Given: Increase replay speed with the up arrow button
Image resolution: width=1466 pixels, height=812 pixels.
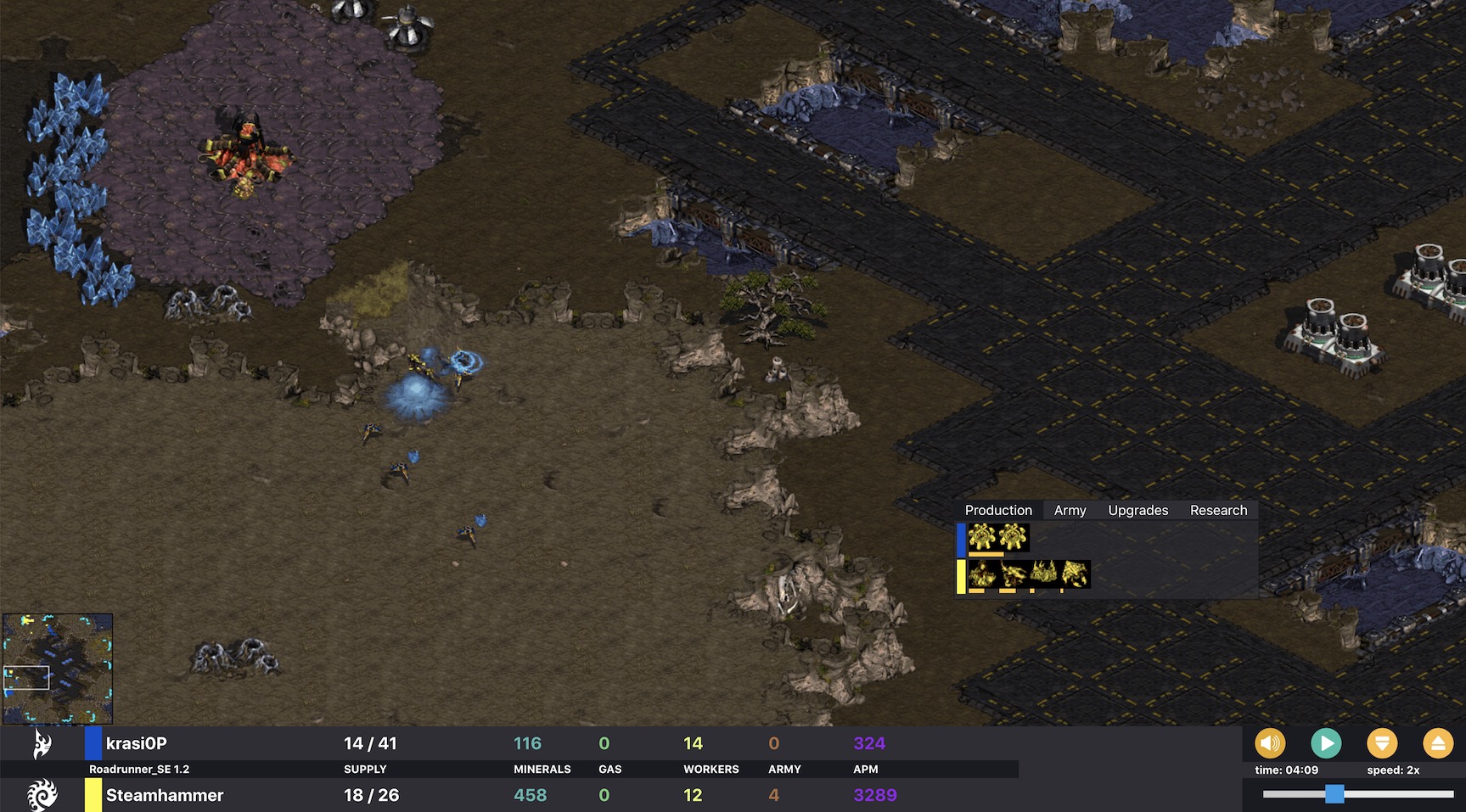Looking at the screenshot, I should tap(1437, 744).
